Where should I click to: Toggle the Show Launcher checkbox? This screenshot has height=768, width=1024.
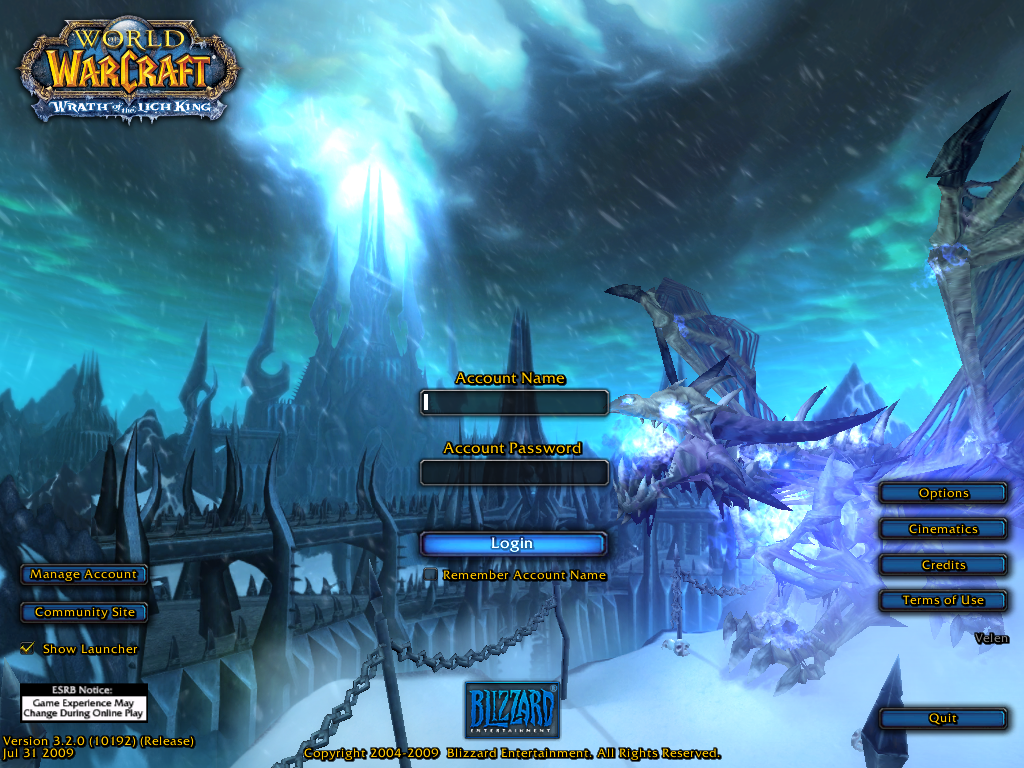point(27,649)
